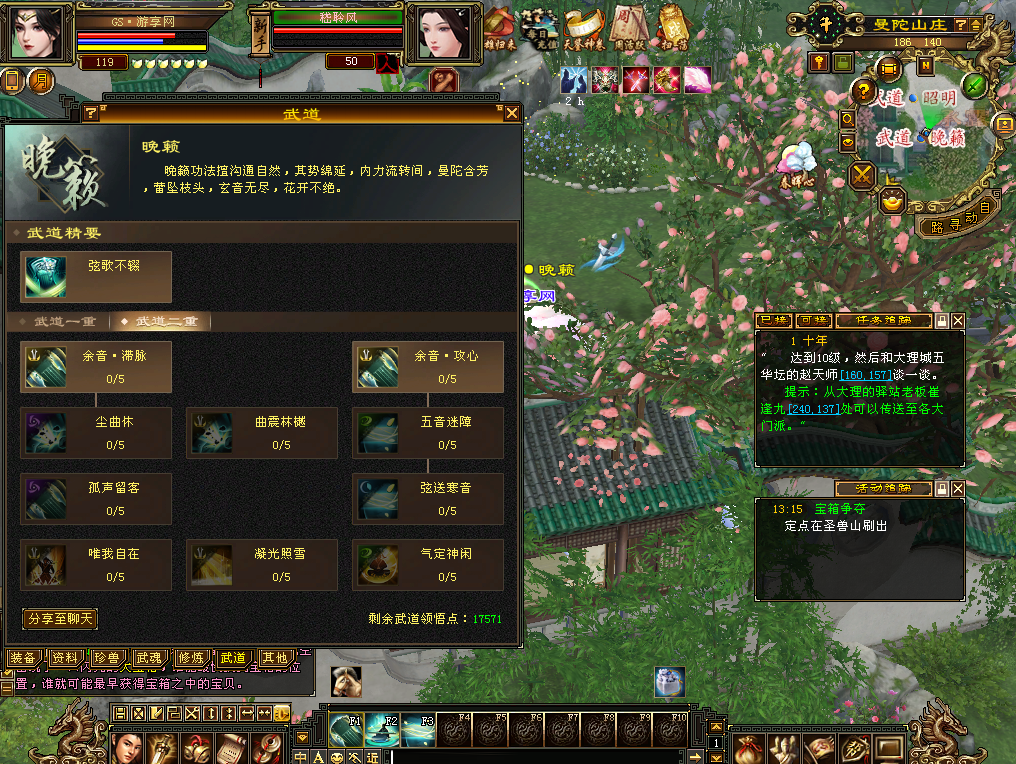Viewport: 1016px width, 764px height.
Task: Switch to the 珍兽 pet tab
Action: pos(106,658)
